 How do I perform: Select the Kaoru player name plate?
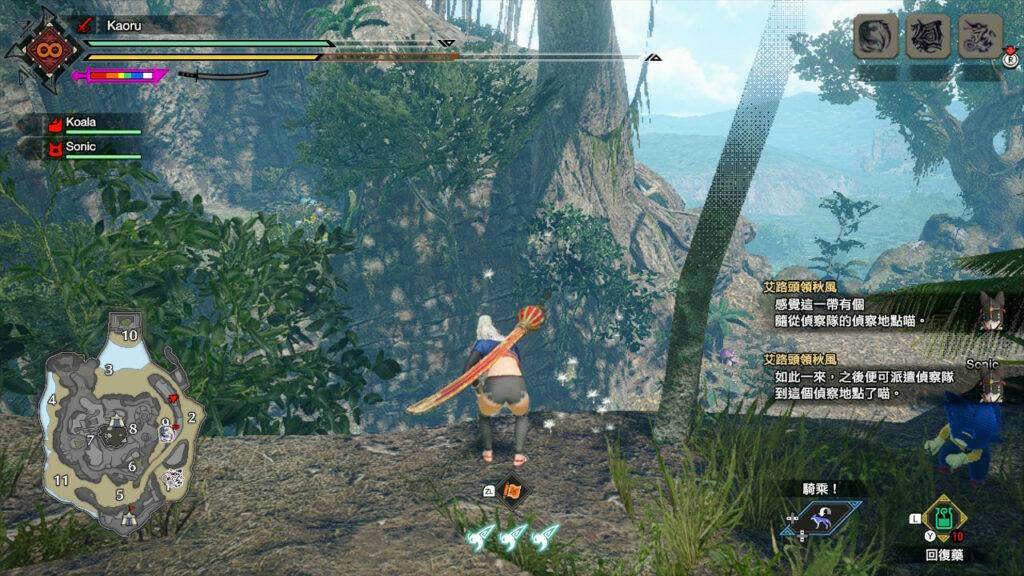[150, 26]
